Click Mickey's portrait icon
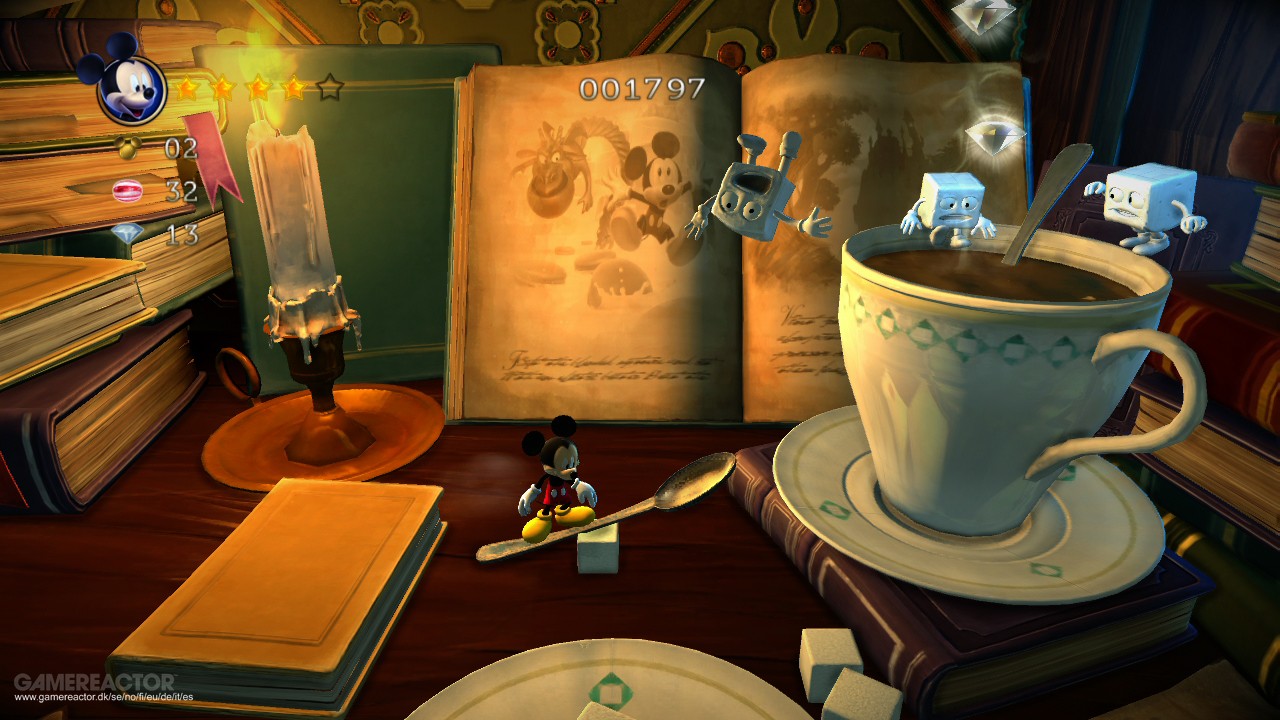The height and width of the screenshot is (720, 1280). click(131, 89)
